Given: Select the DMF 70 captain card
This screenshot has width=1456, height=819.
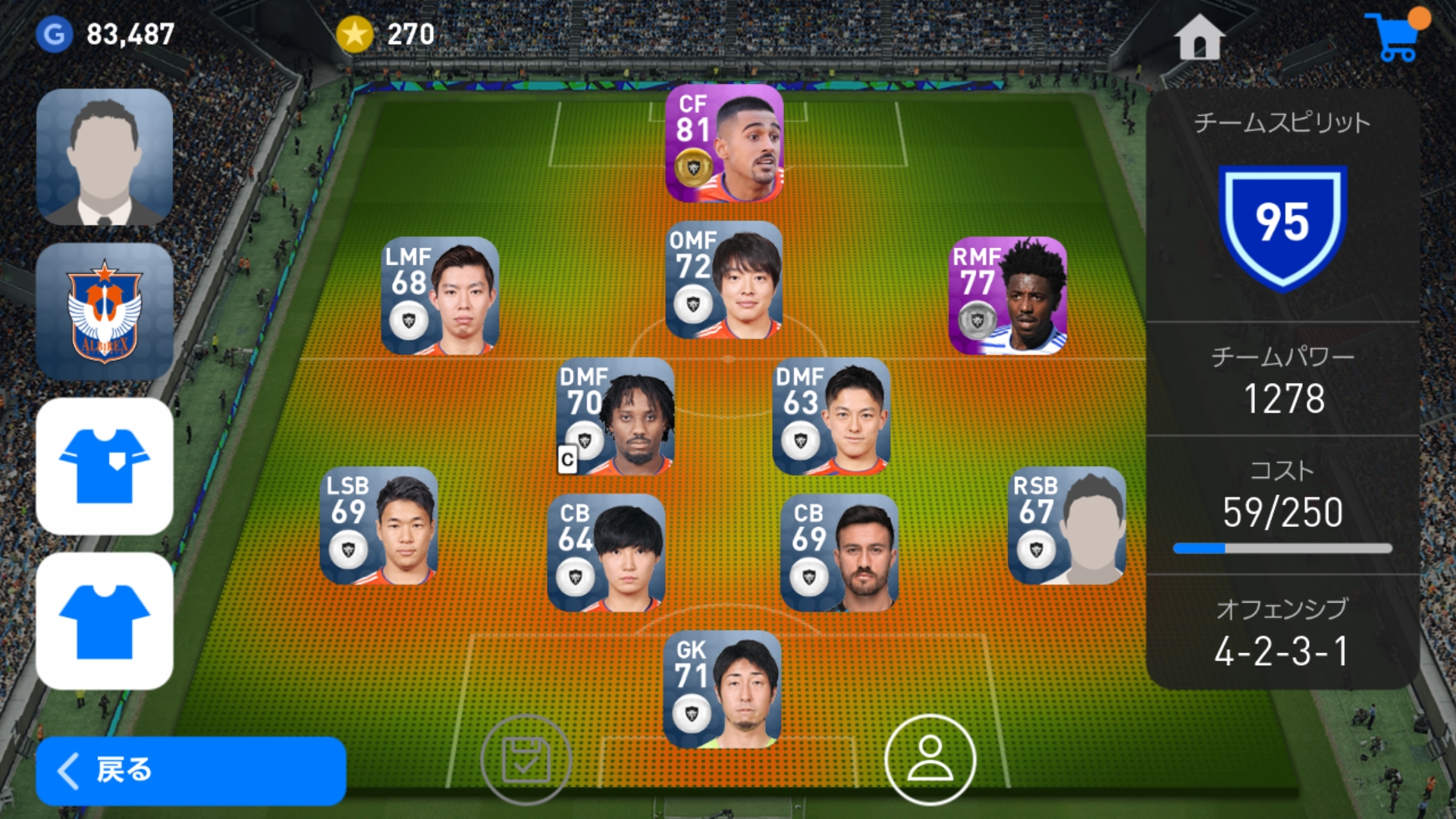Looking at the screenshot, I should click(x=615, y=416).
